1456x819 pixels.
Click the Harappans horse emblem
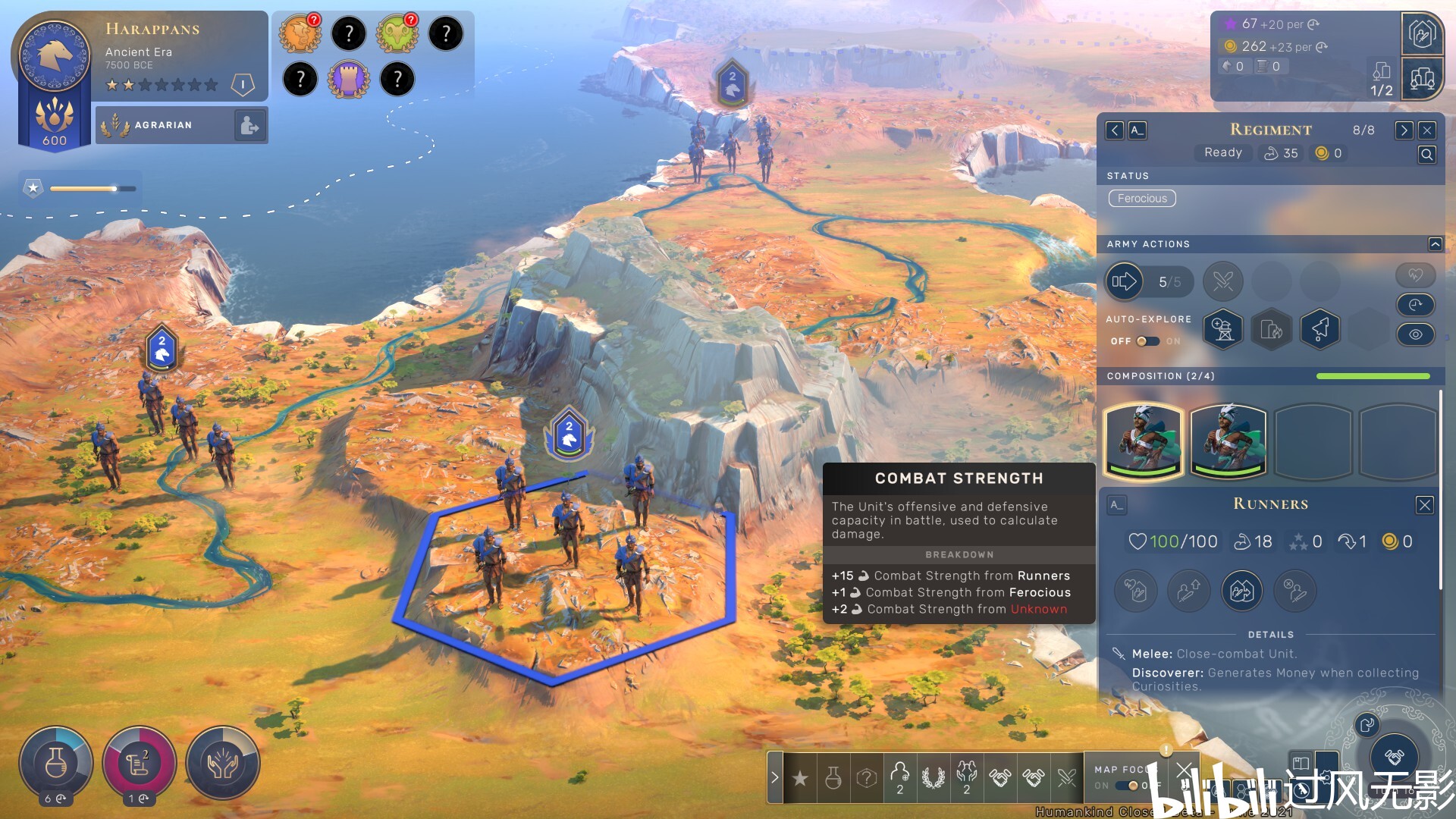click(55, 55)
